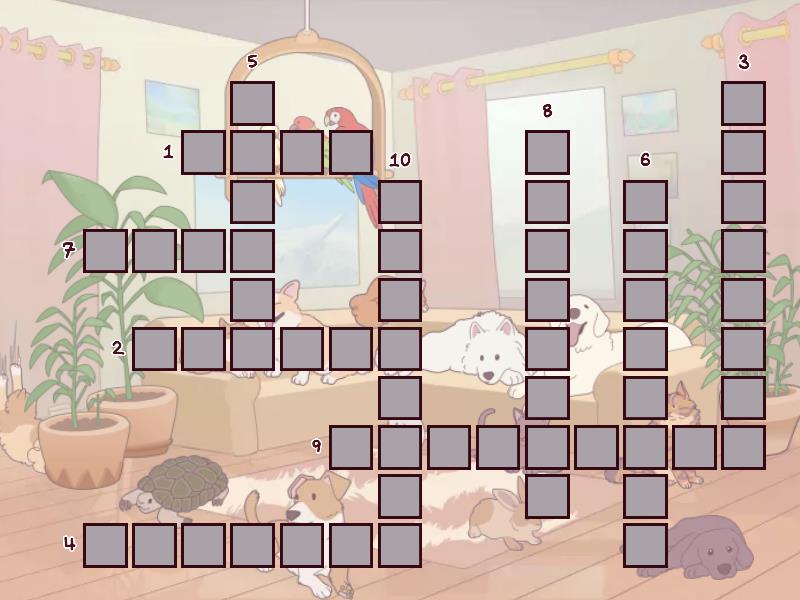Image resolution: width=800 pixels, height=600 pixels.
Task: Select the bottom square of 6 down
Action: (x=645, y=544)
